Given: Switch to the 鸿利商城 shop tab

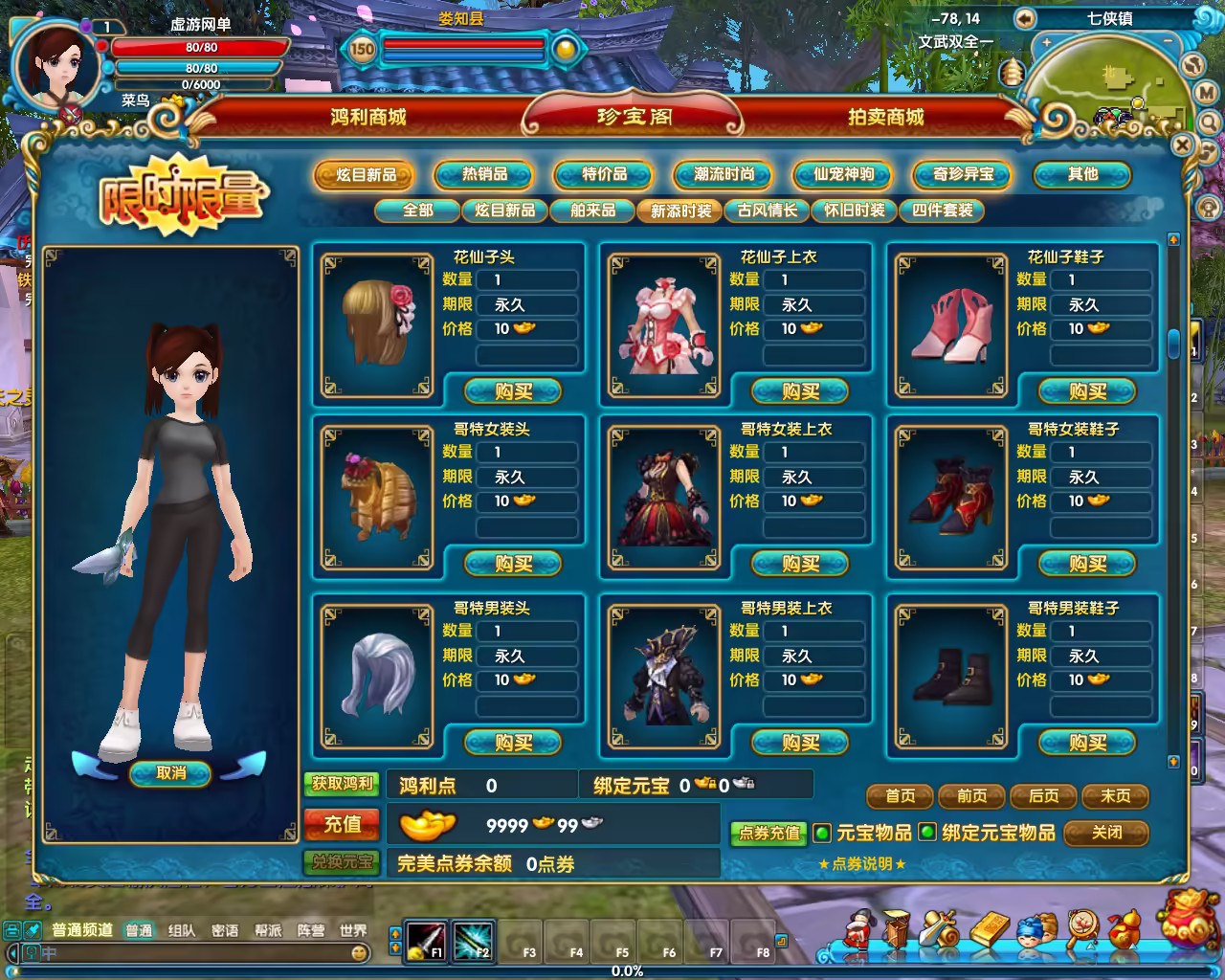Looking at the screenshot, I should pyautogui.click(x=368, y=117).
